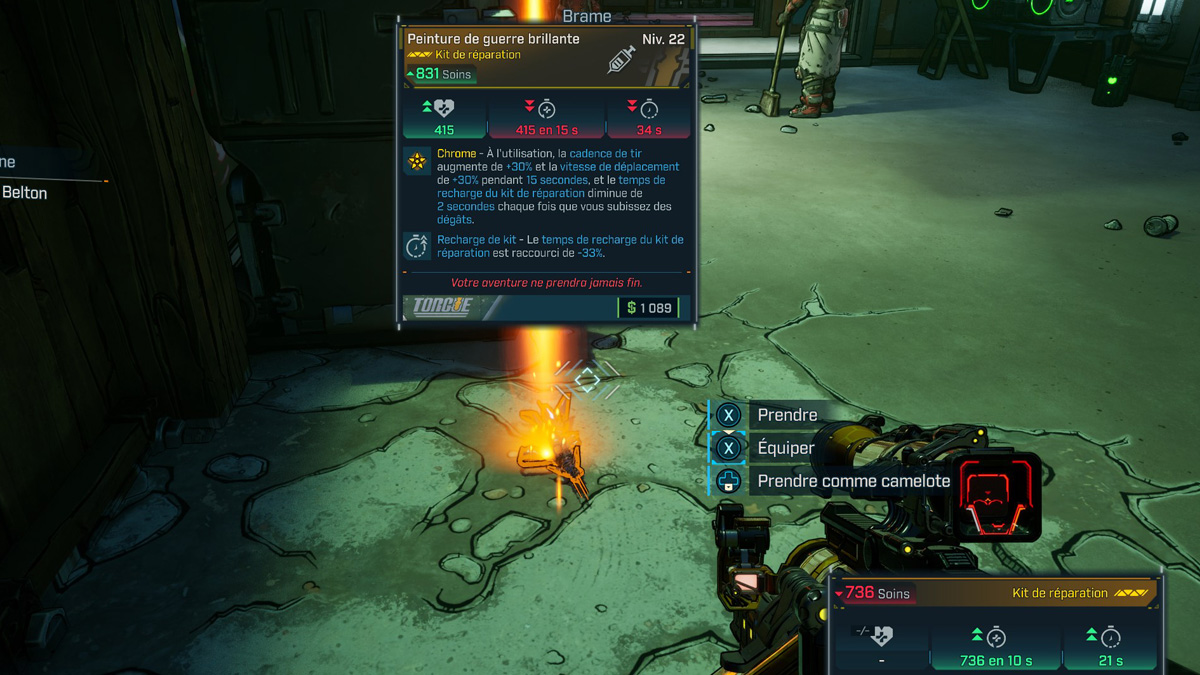Click the Chrome perk star icon
The width and height of the screenshot is (1200, 675).
pyautogui.click(x=417, y=161)
